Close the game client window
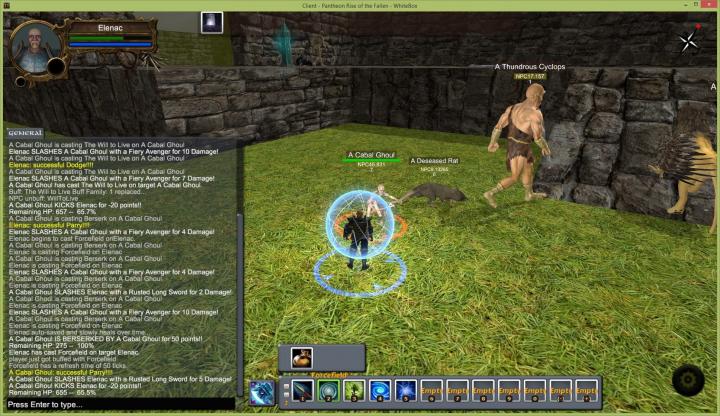The width and height of the screenshot is (720, 416). click(707, 4)
